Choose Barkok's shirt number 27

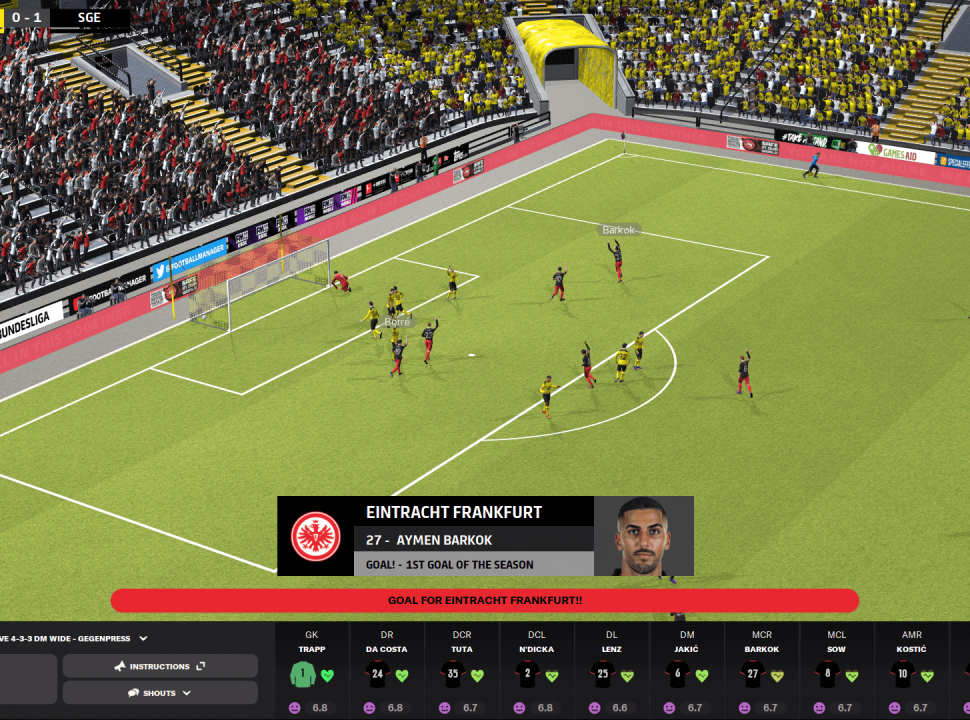click(x=753, y=675)
